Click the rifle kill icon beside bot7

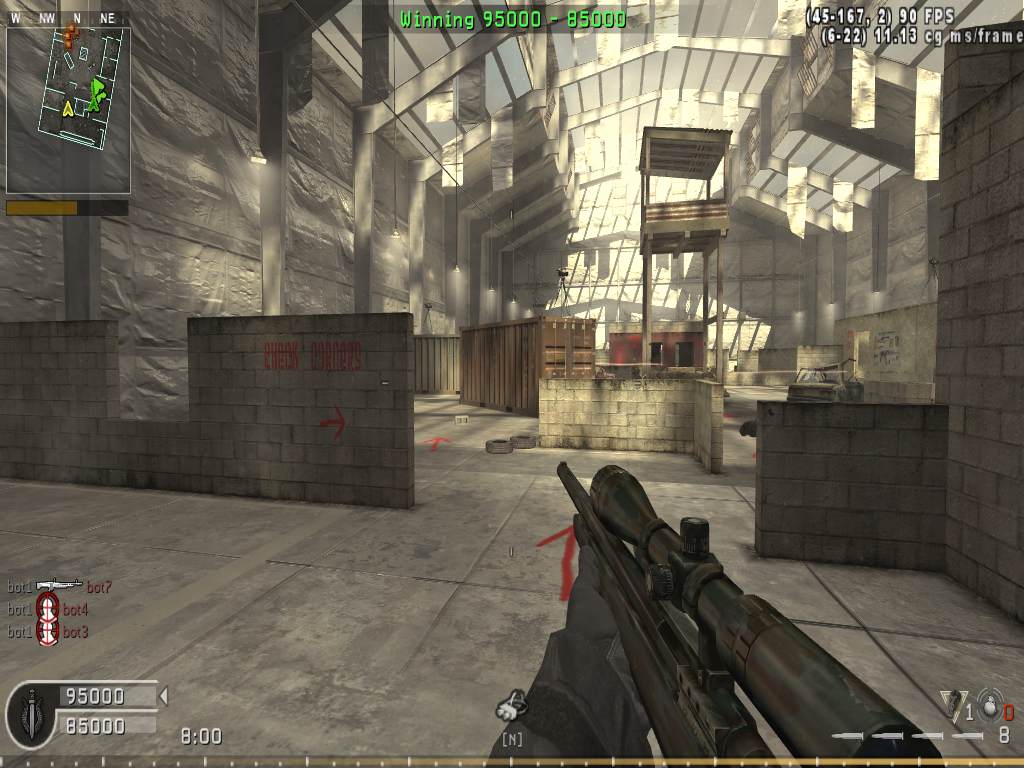click(x=59, y=585)
